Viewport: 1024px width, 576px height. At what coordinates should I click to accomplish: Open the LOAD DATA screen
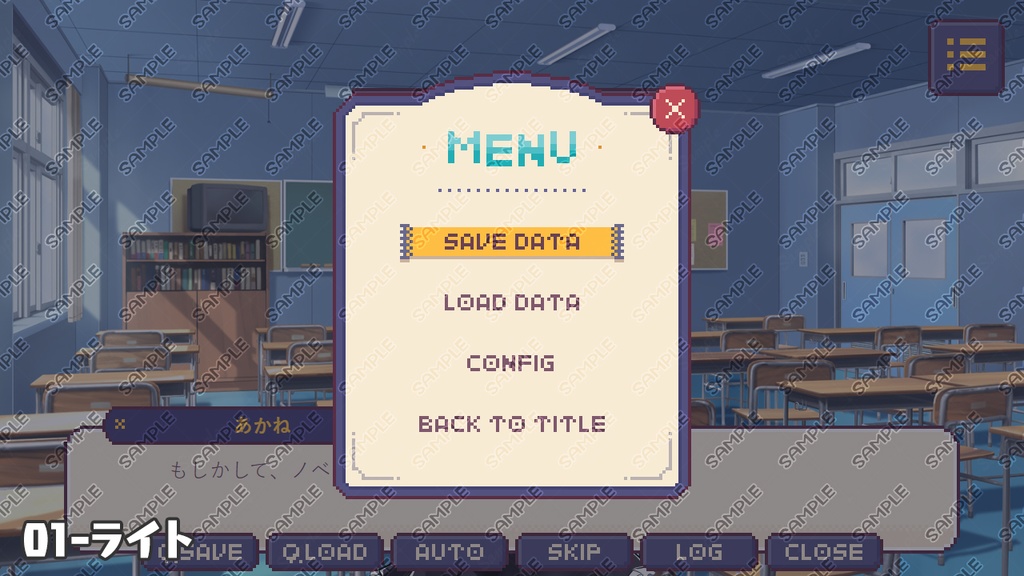click(511, 302)
